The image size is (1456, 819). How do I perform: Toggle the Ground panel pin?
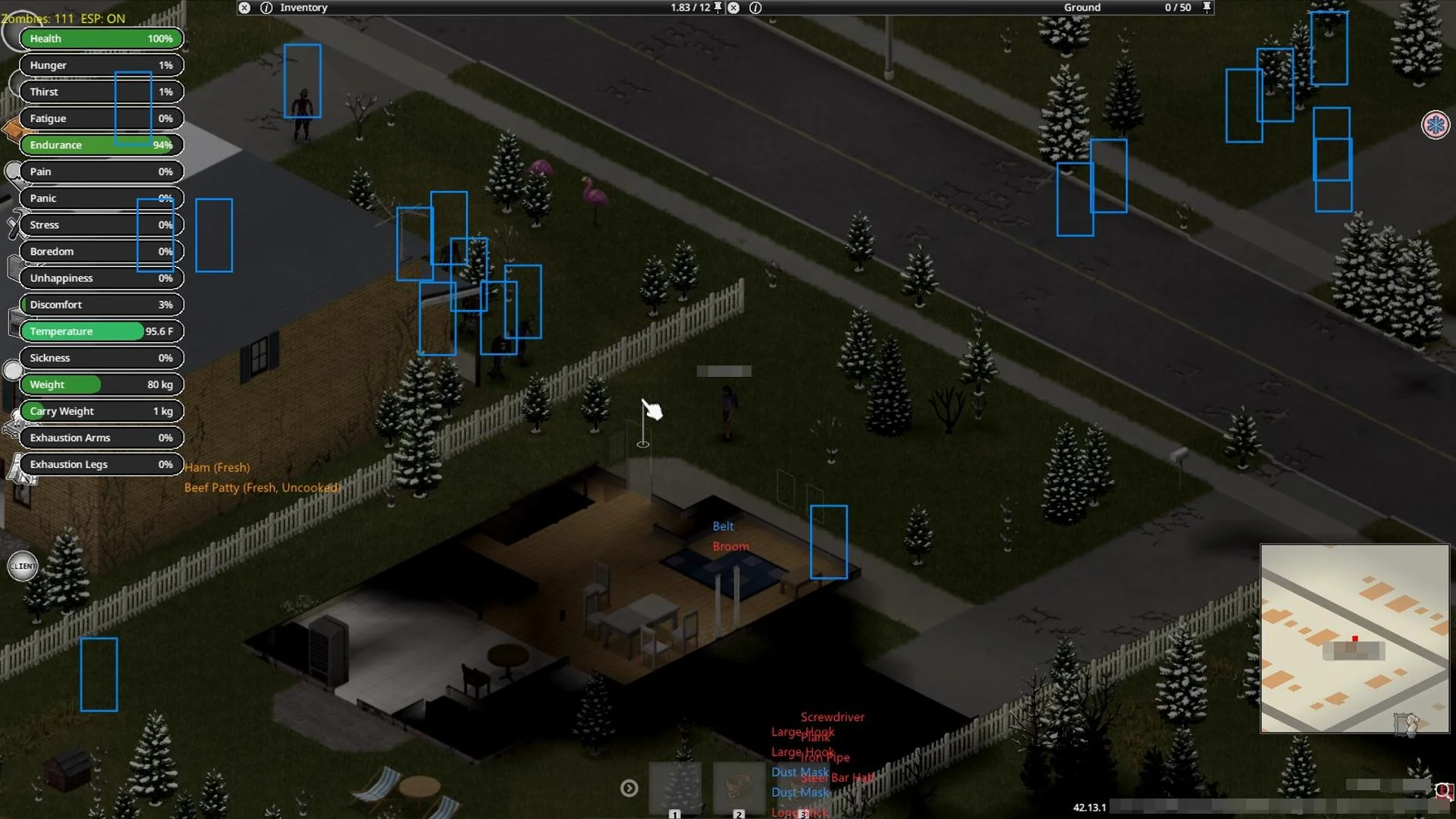(1207, 8)
